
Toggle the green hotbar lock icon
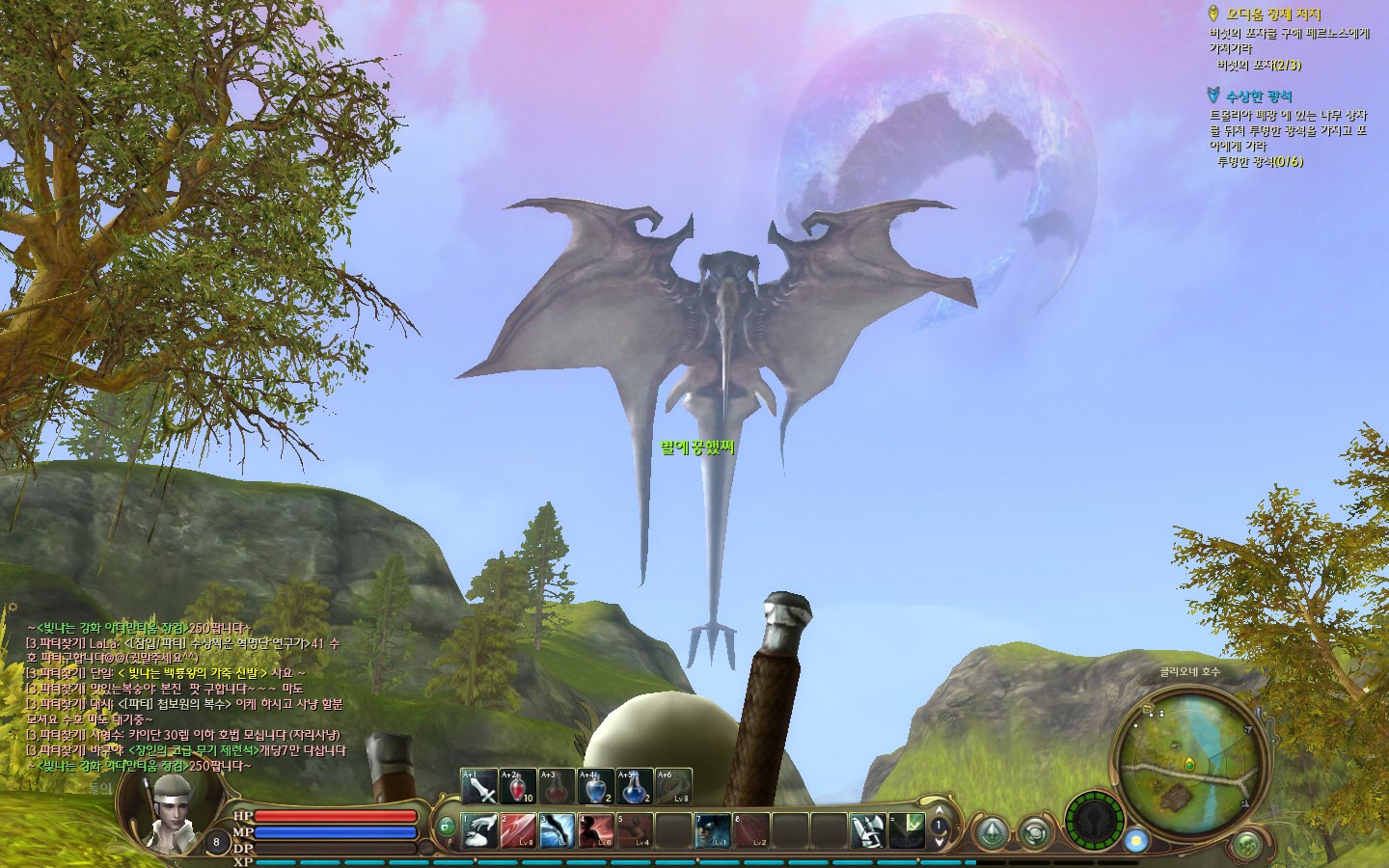tap(446, 827)
